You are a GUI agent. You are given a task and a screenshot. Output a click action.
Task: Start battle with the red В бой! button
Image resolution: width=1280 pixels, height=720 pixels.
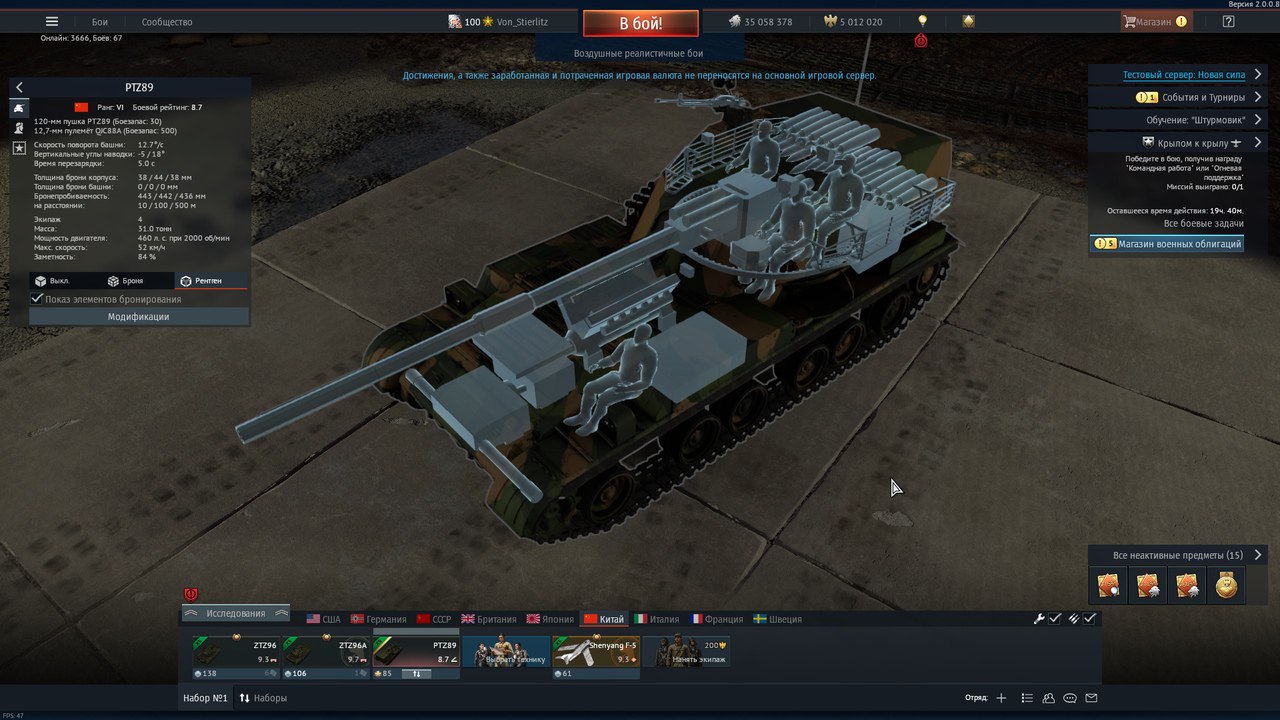click(x=640, y=22)
